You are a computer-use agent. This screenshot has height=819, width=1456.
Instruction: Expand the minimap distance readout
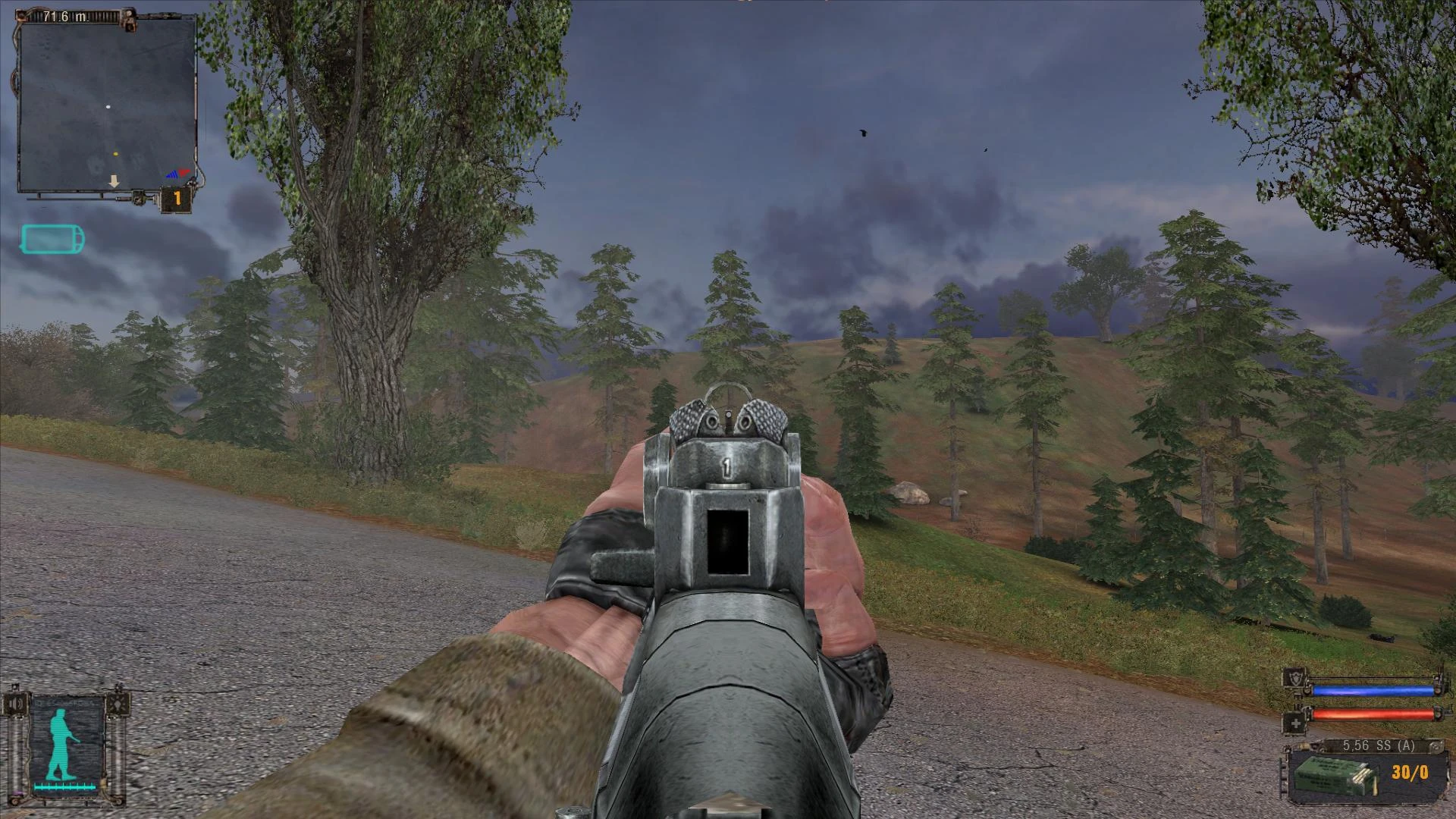pyautogui.click(x=63, y=17)
